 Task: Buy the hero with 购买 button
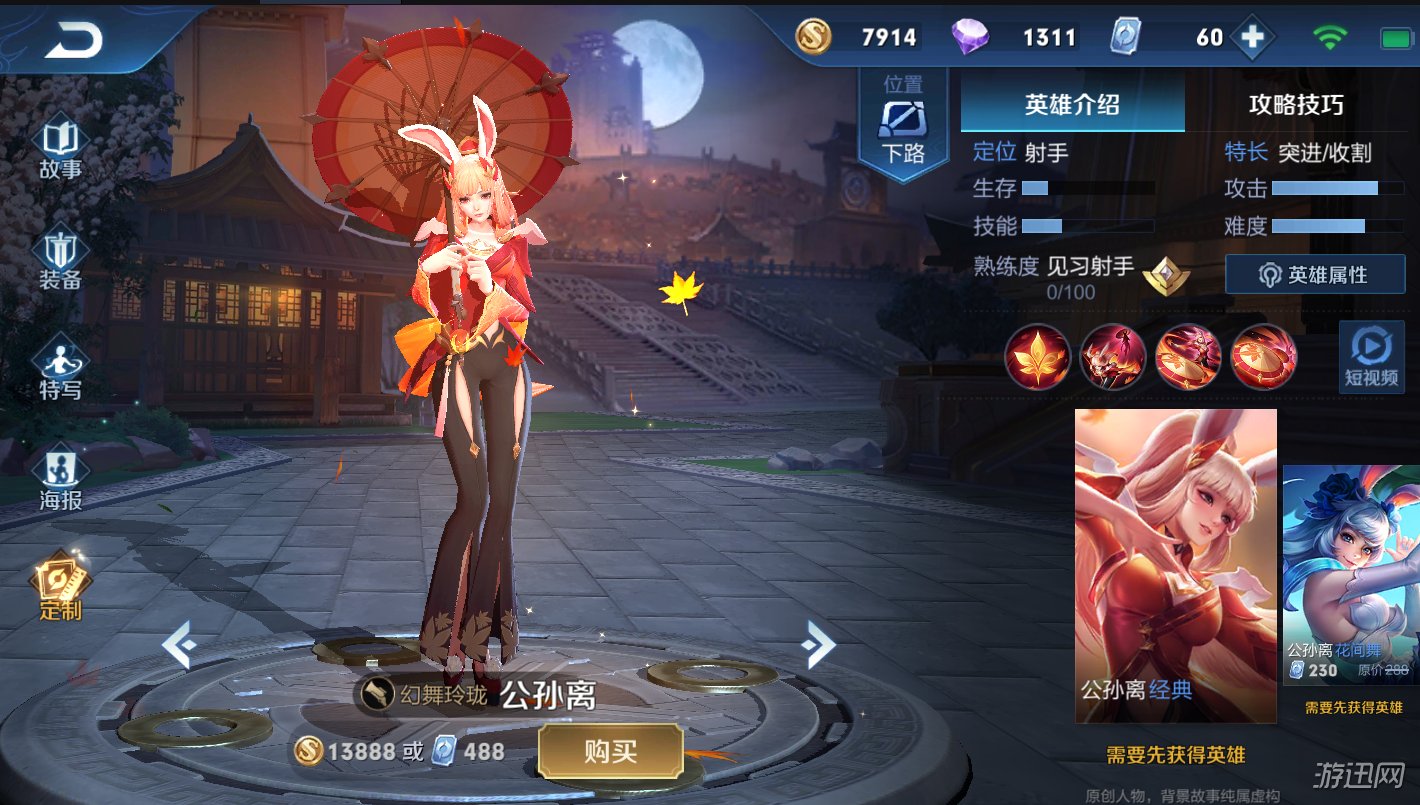point(610,752)
